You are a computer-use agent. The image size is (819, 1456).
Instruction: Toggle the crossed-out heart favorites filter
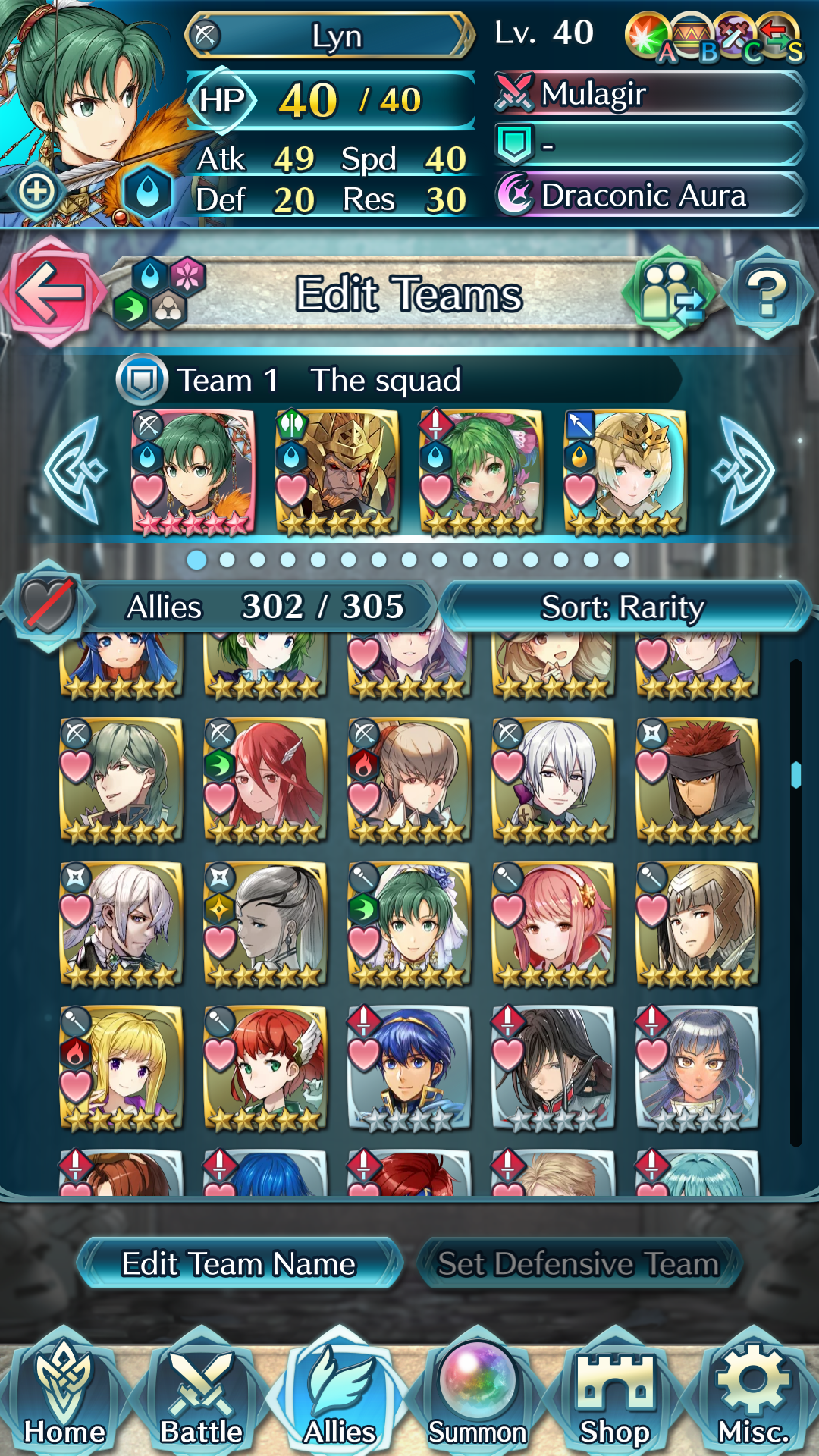point(49,605)
